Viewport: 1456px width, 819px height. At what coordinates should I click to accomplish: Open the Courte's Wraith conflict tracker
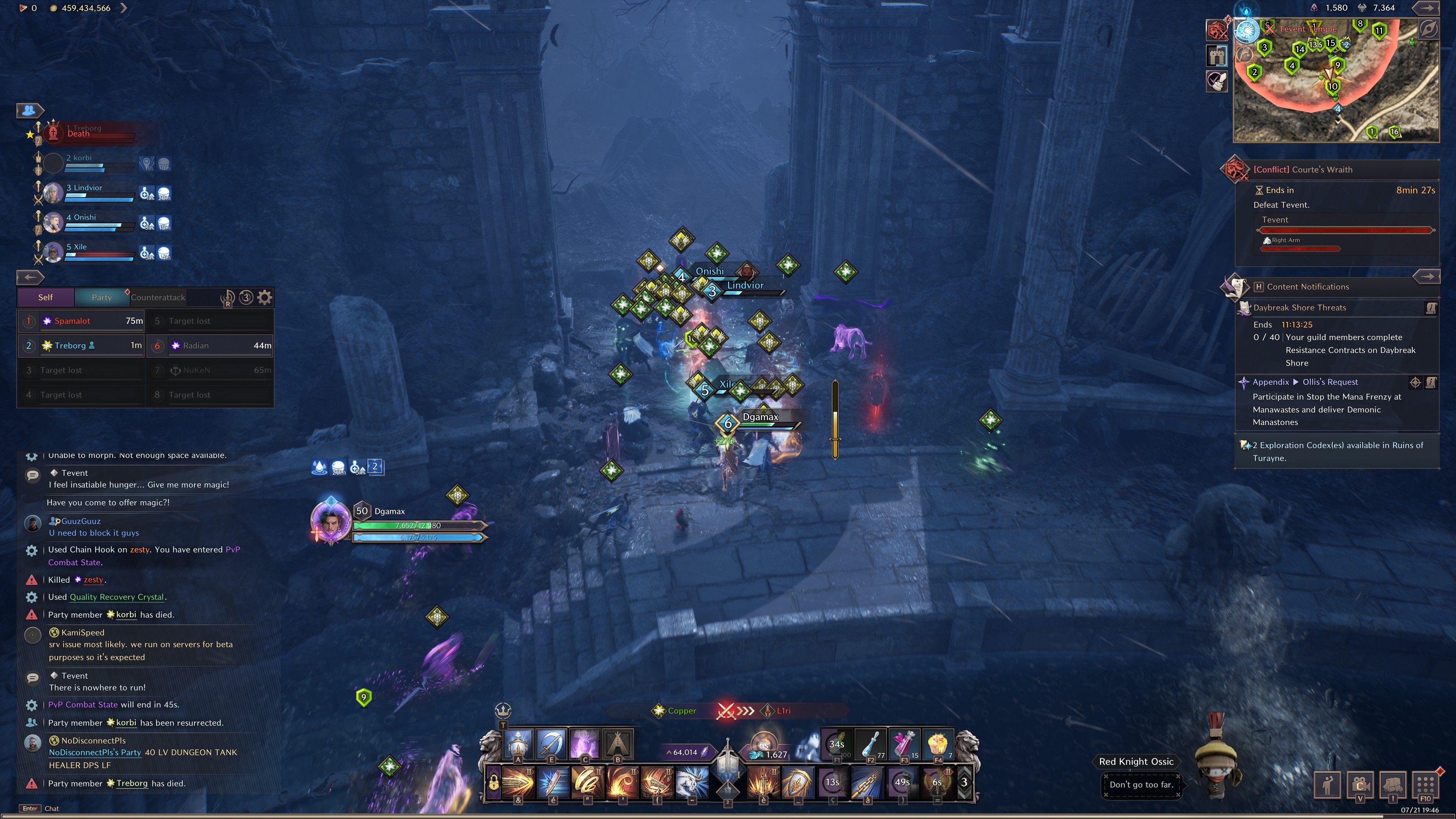click(1302, 169)
